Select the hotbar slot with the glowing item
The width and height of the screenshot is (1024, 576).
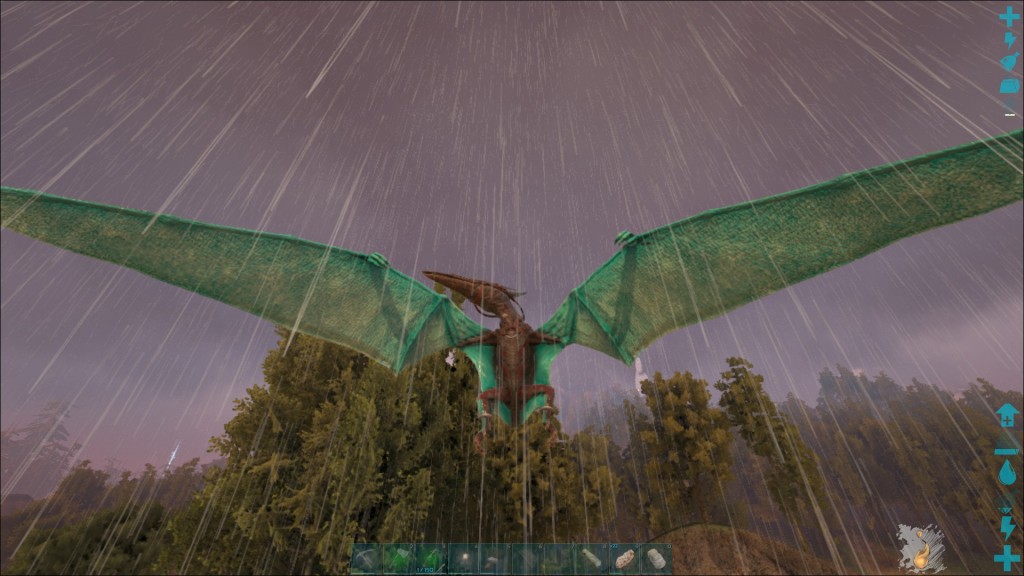click(464, 558)
